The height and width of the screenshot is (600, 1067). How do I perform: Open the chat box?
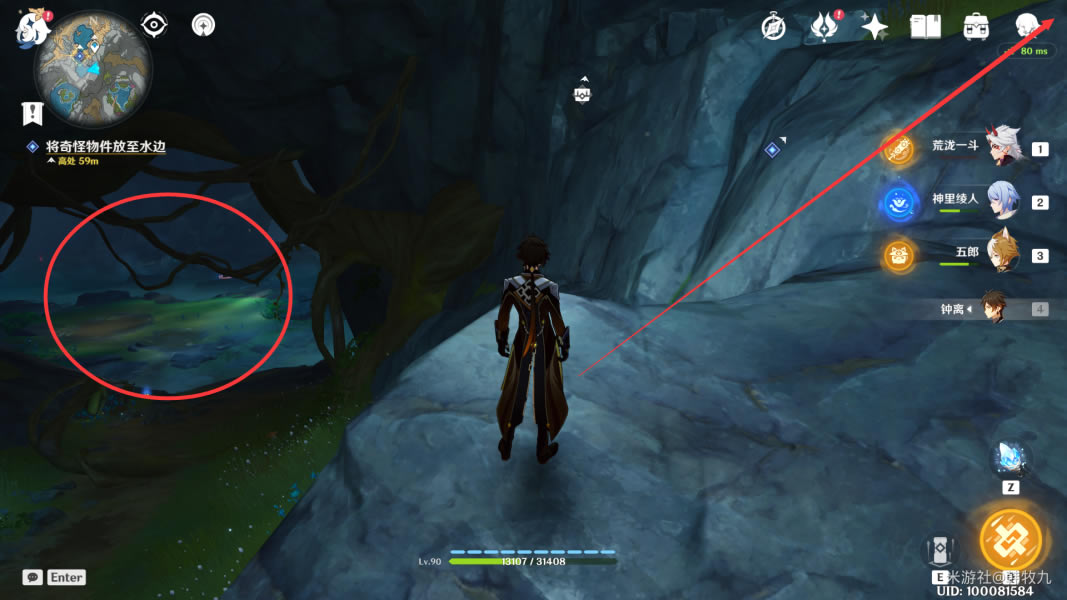[33, 577]
